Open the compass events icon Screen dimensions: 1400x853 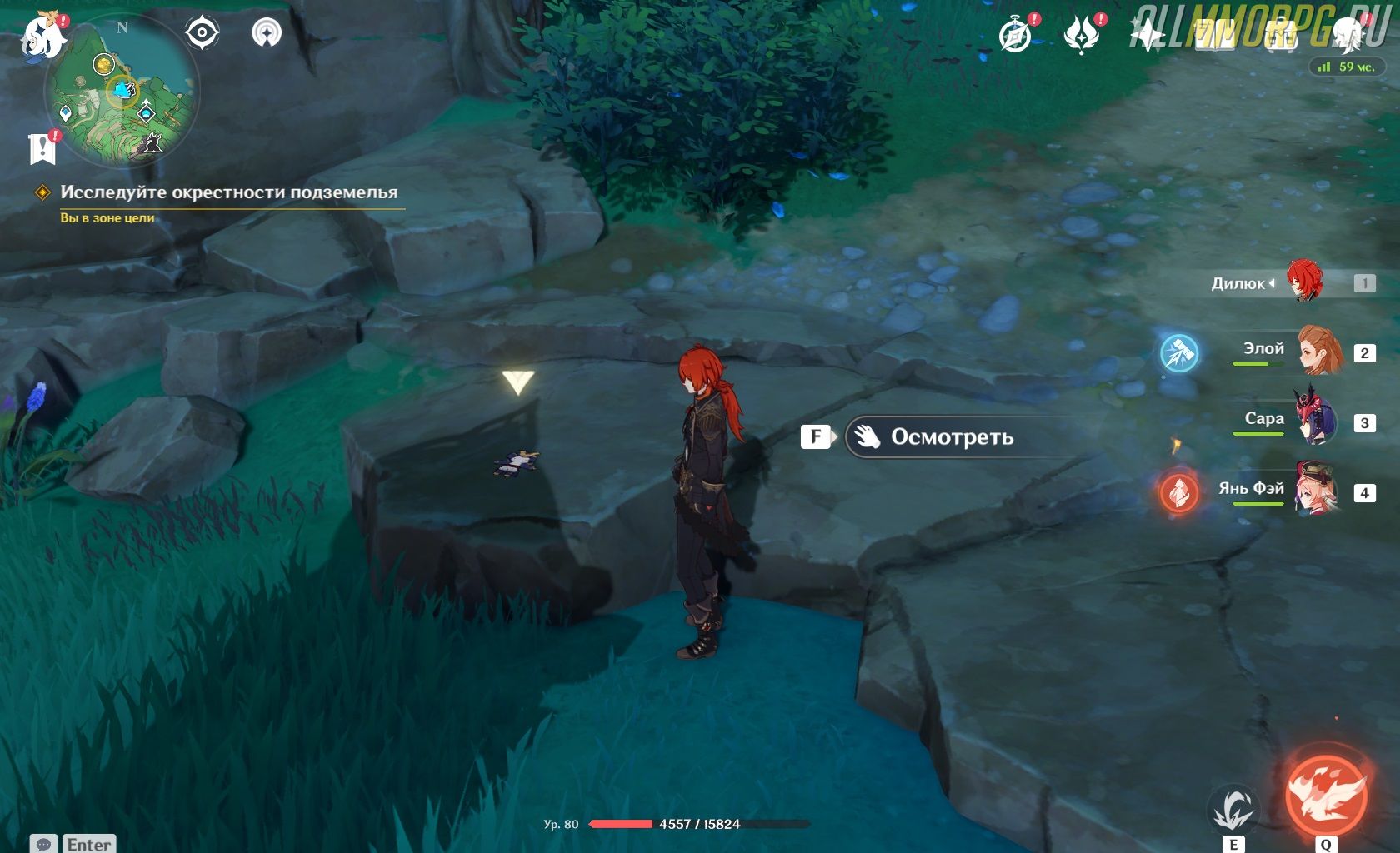(1015, 36)
